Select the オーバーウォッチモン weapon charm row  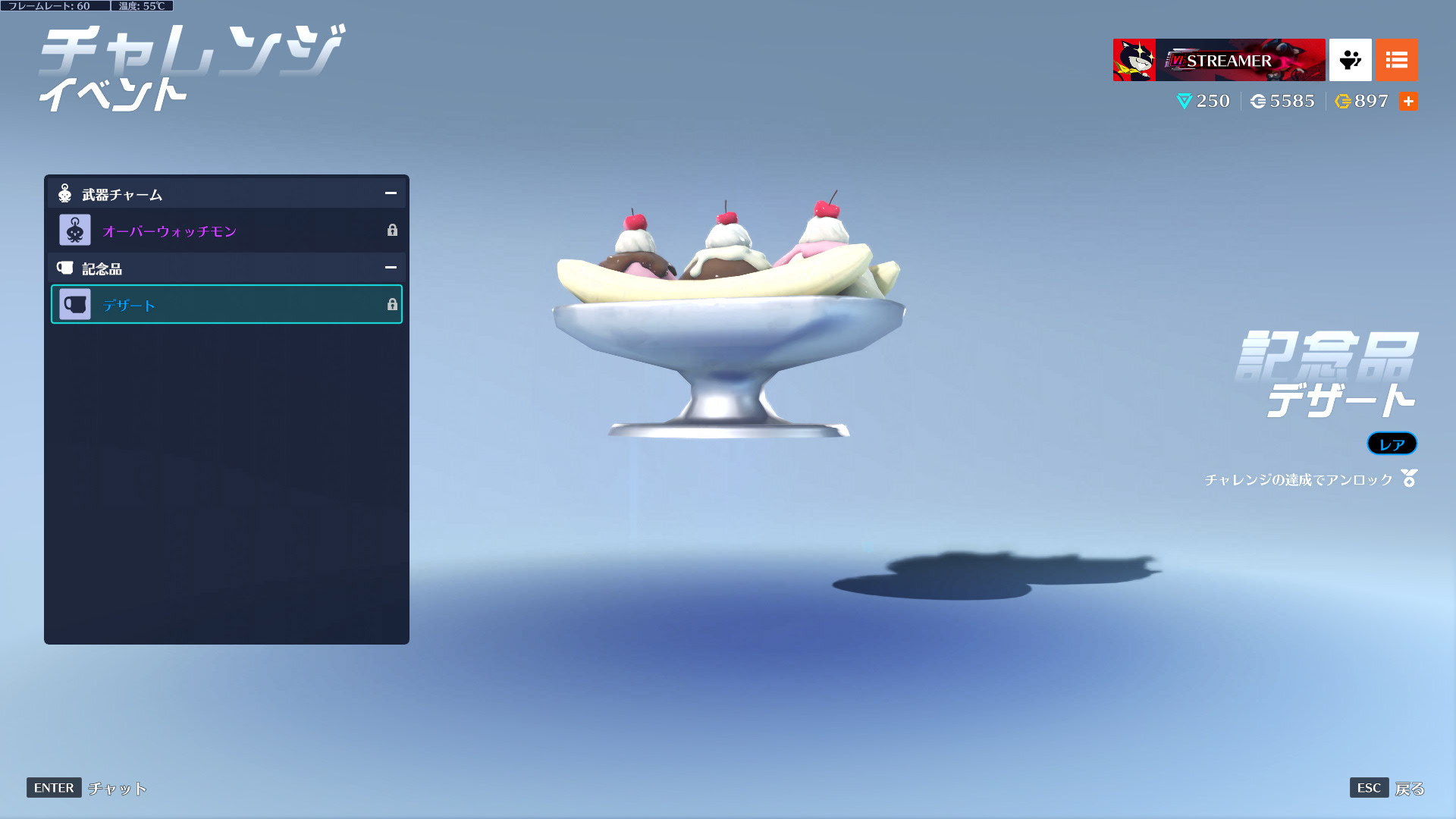tap(226, 231)
